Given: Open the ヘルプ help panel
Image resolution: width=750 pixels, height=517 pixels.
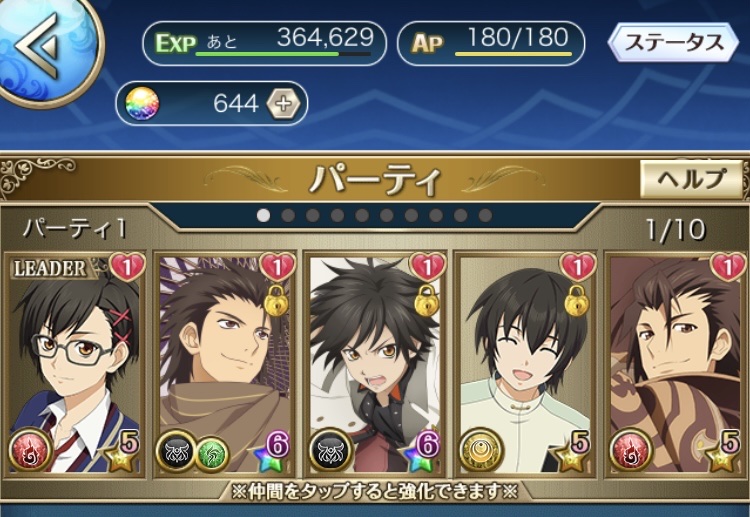Looking at the screenshot, I should point(691,179).
